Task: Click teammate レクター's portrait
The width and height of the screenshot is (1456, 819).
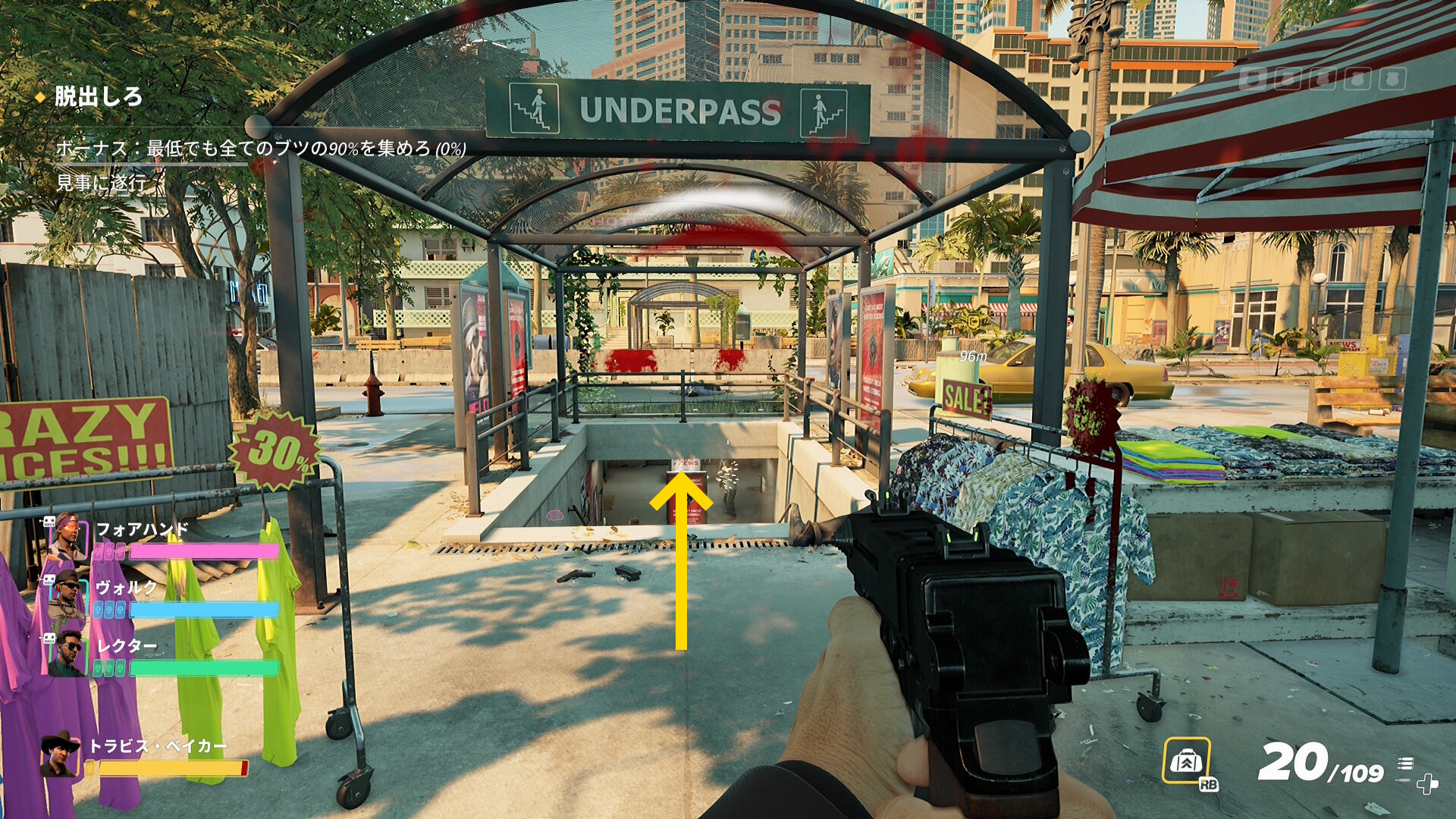Action: click(x=68, y=654)
